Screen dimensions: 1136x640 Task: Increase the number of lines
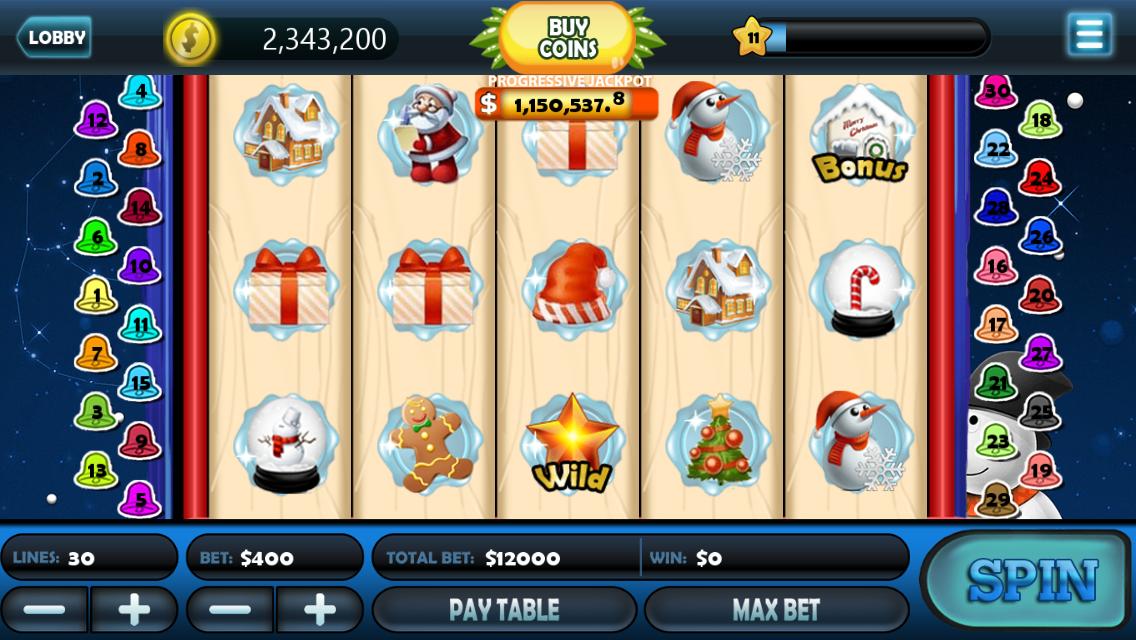(134, 609)
